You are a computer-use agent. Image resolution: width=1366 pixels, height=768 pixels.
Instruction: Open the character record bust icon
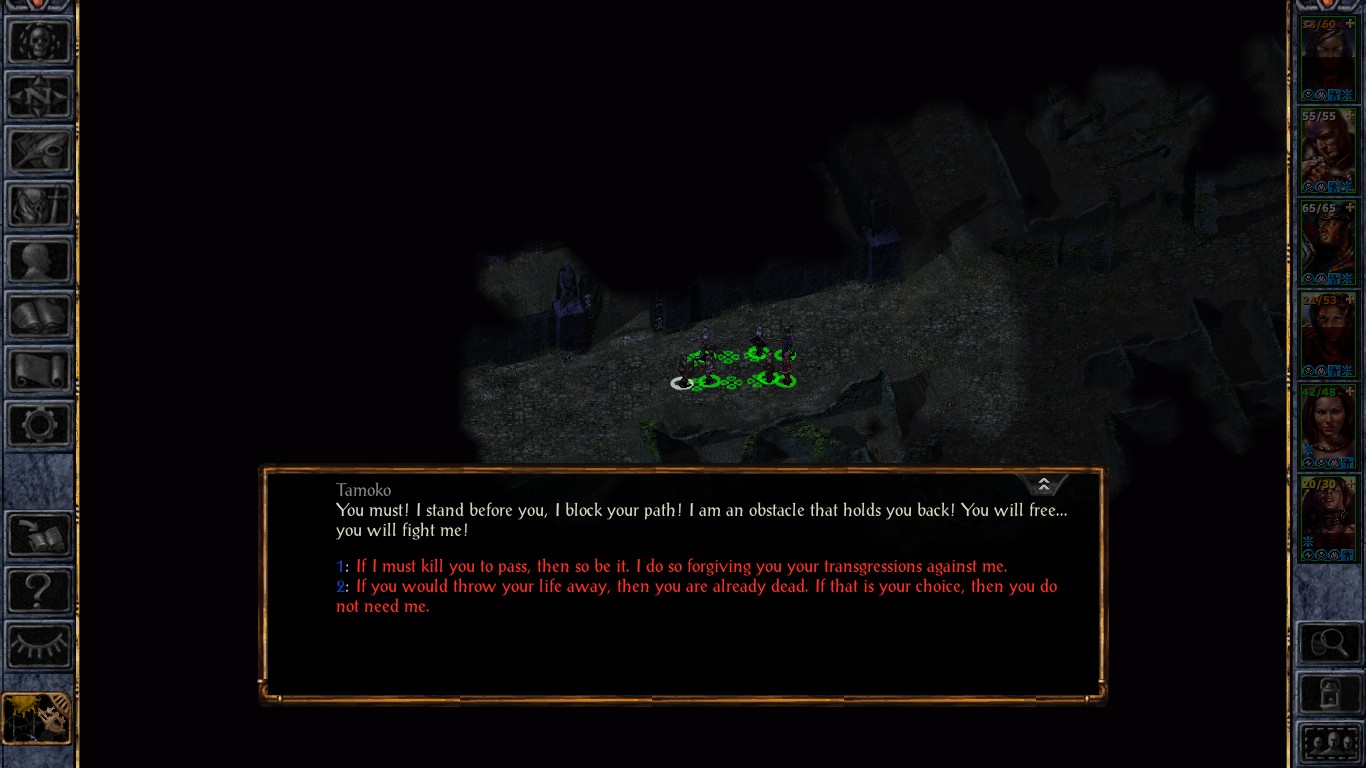(39, 262)
